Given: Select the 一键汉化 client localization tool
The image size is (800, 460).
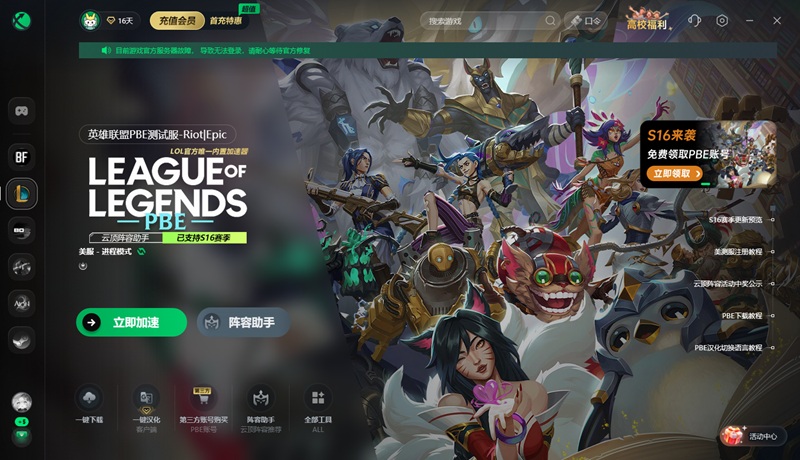Looking at the screenshot, I should tap(146, 404).
